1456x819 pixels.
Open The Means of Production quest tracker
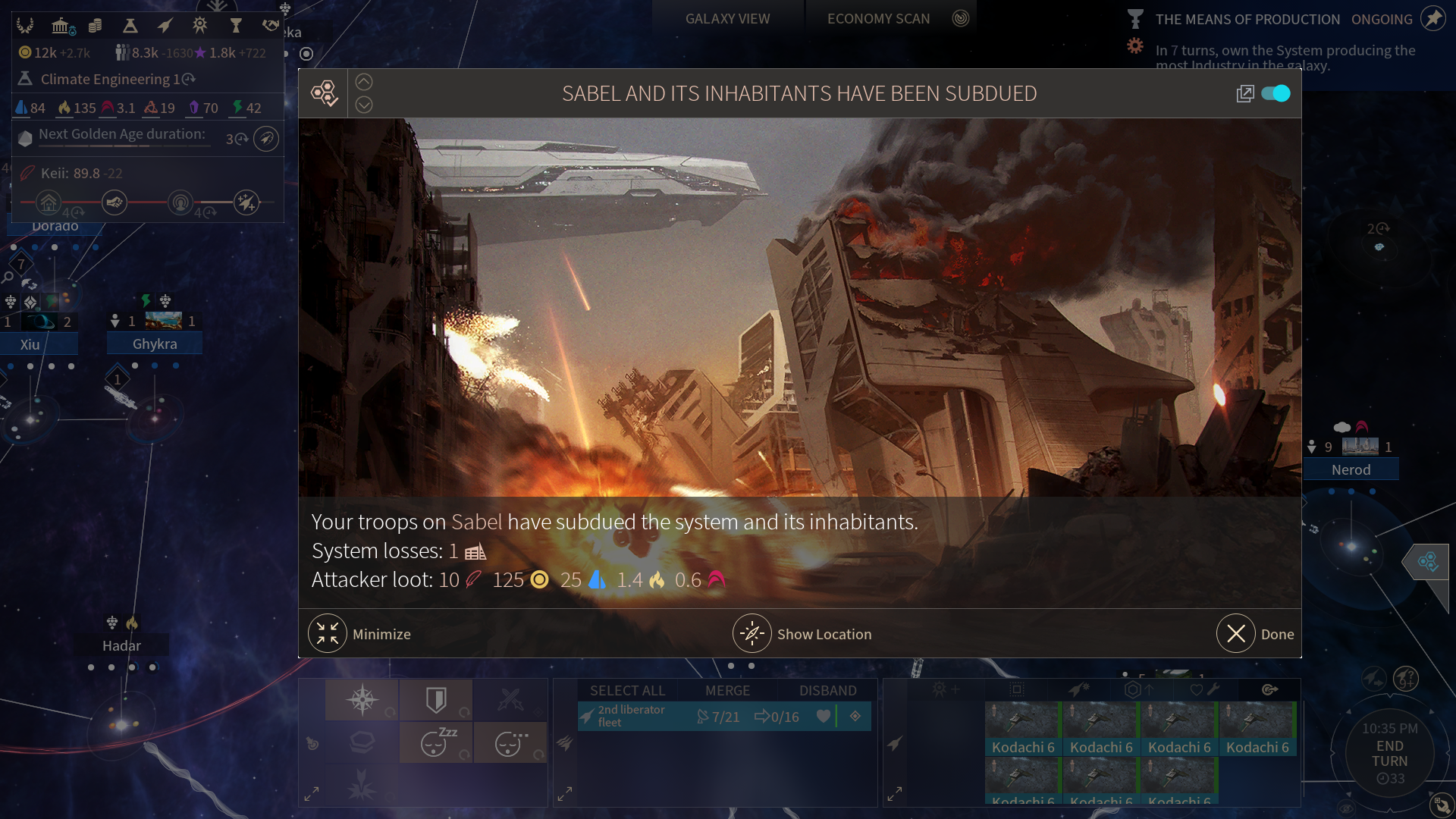click(x=1247, y=20)
